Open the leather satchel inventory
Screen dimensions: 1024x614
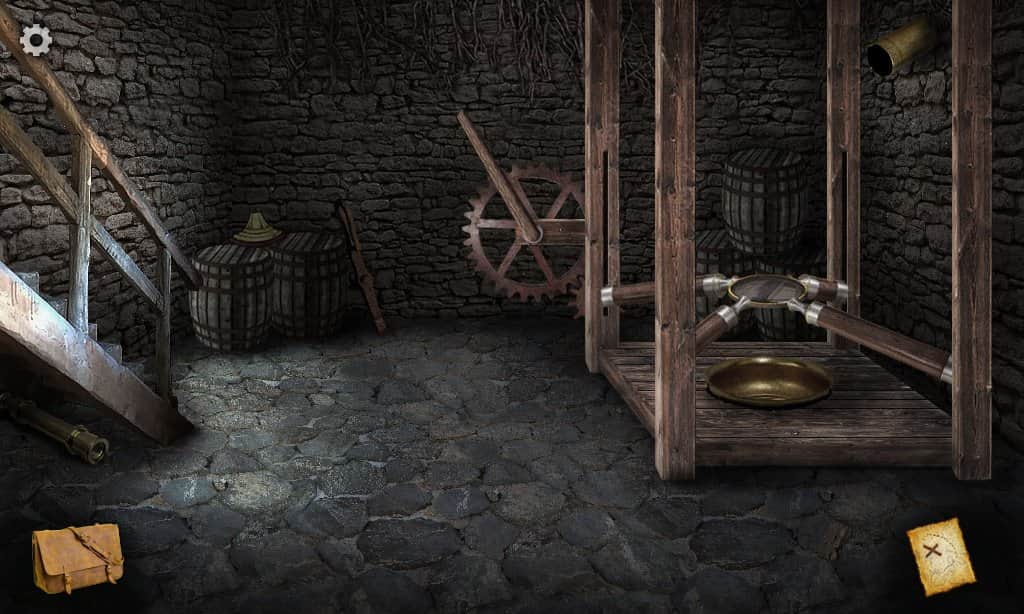pyautogui.click(x=77, y=557)
